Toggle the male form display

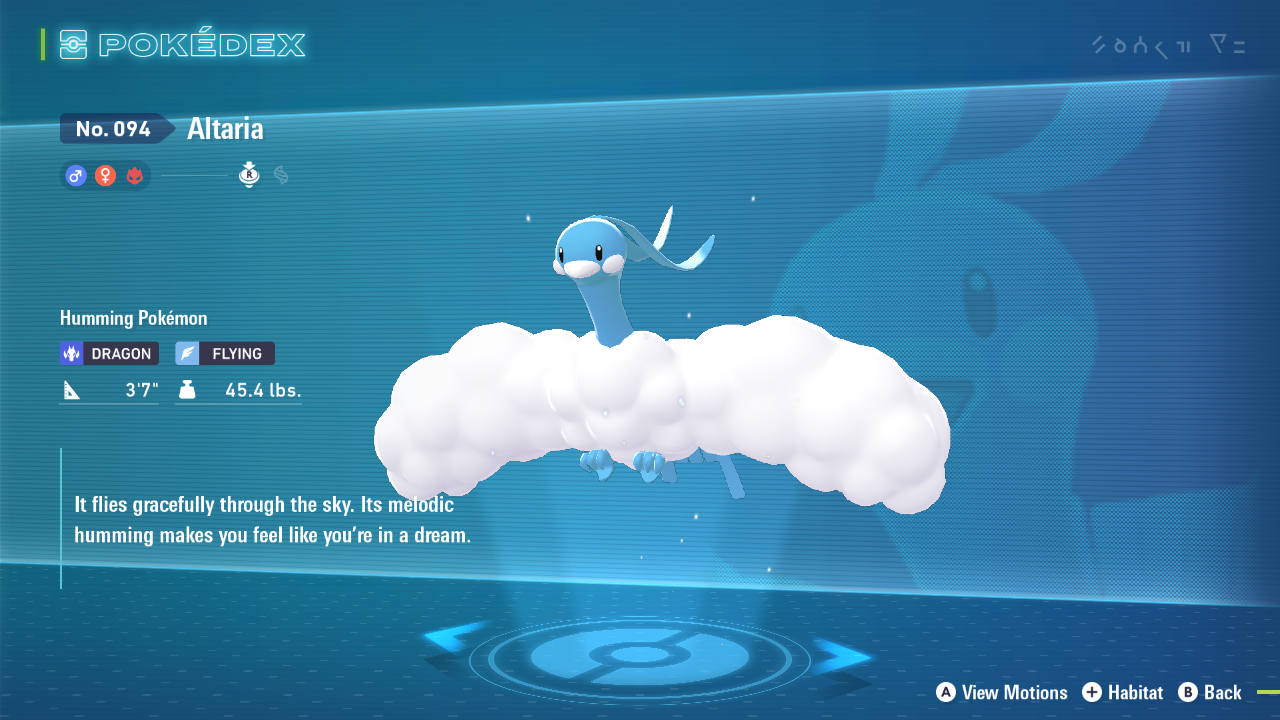75,175
